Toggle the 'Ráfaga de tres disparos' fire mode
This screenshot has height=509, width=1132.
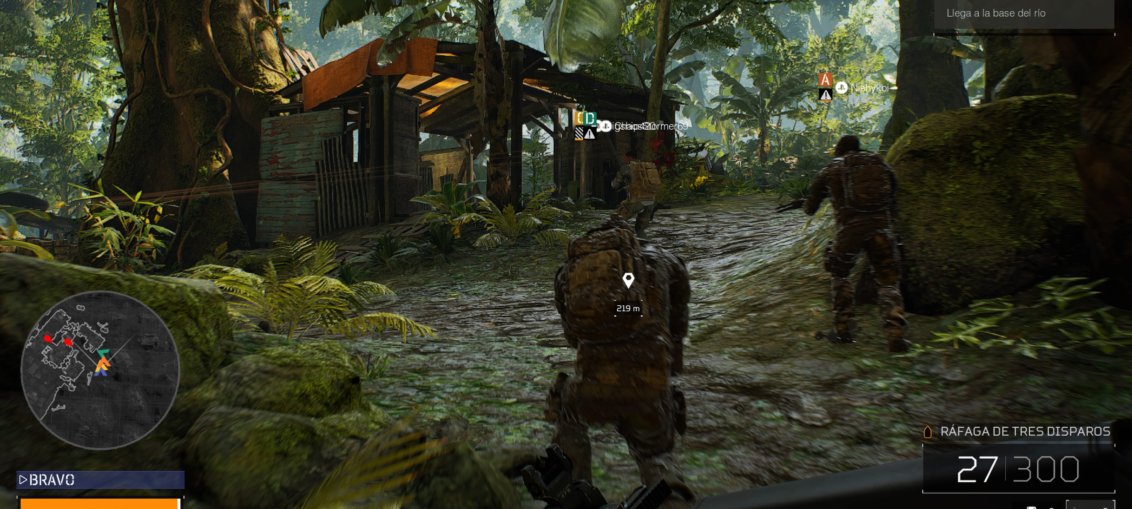pyautogui.click(x=1025, y=432)
